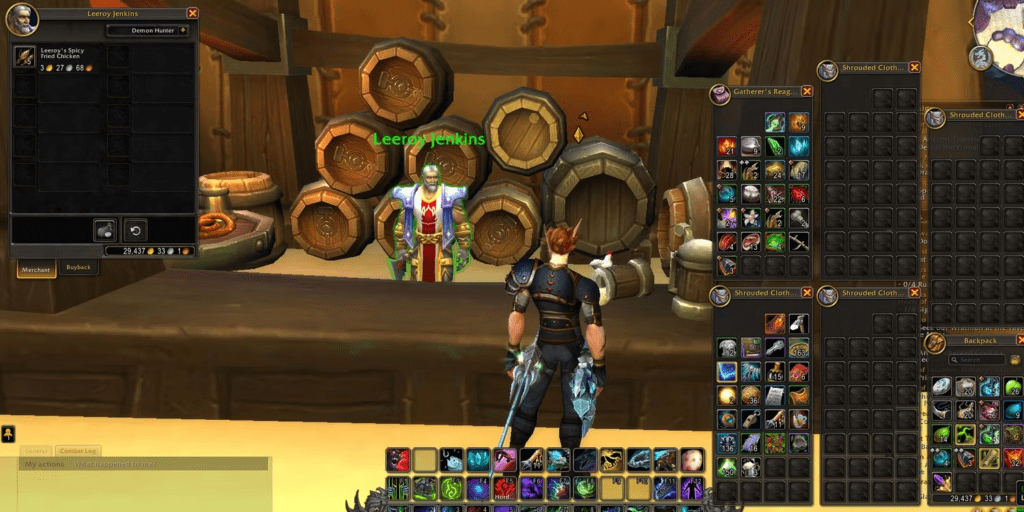Switch to the General chat tab
The height and width of the screenshot is (512, 1024).
click(36, 452)
